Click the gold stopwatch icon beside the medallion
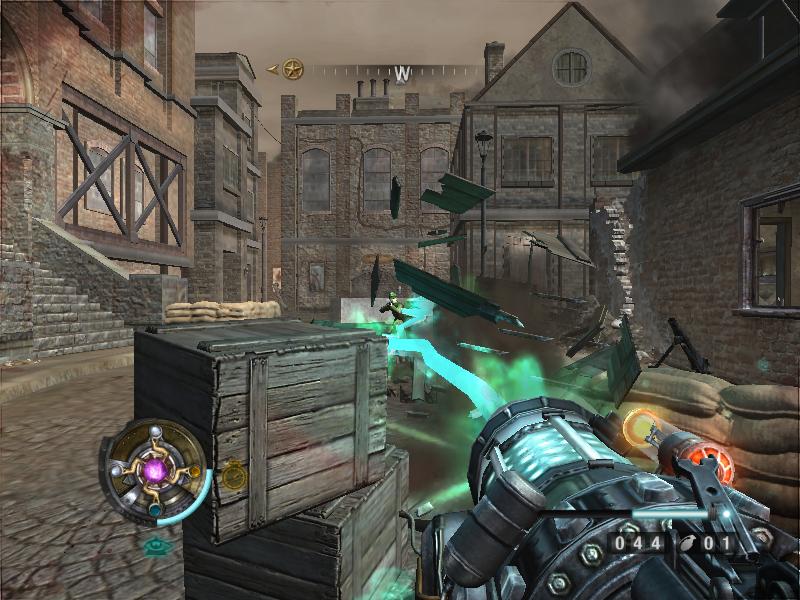This screenshot has width=800, height=600. (234, 476)
